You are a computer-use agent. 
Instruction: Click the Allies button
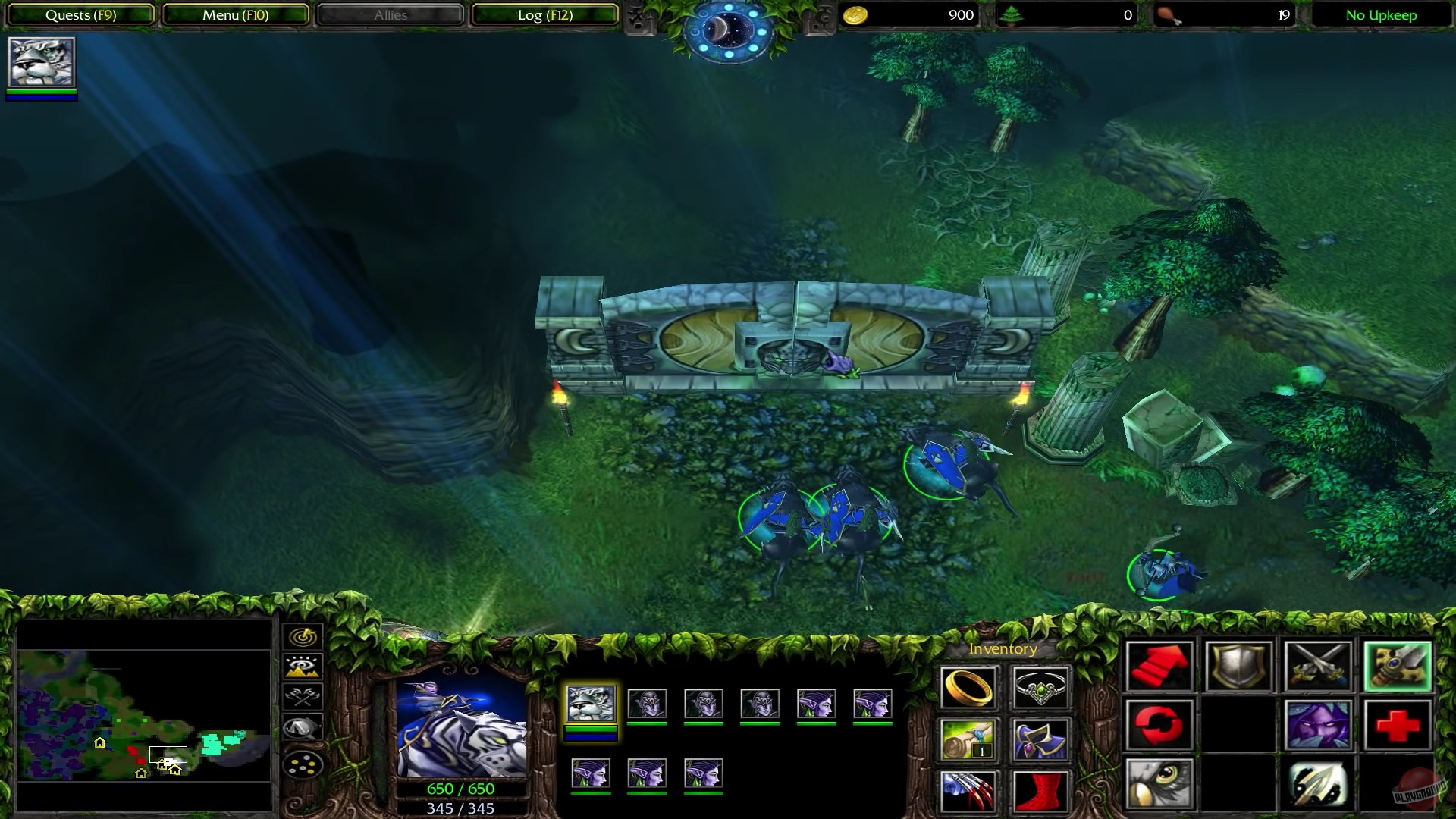point(389,14)
